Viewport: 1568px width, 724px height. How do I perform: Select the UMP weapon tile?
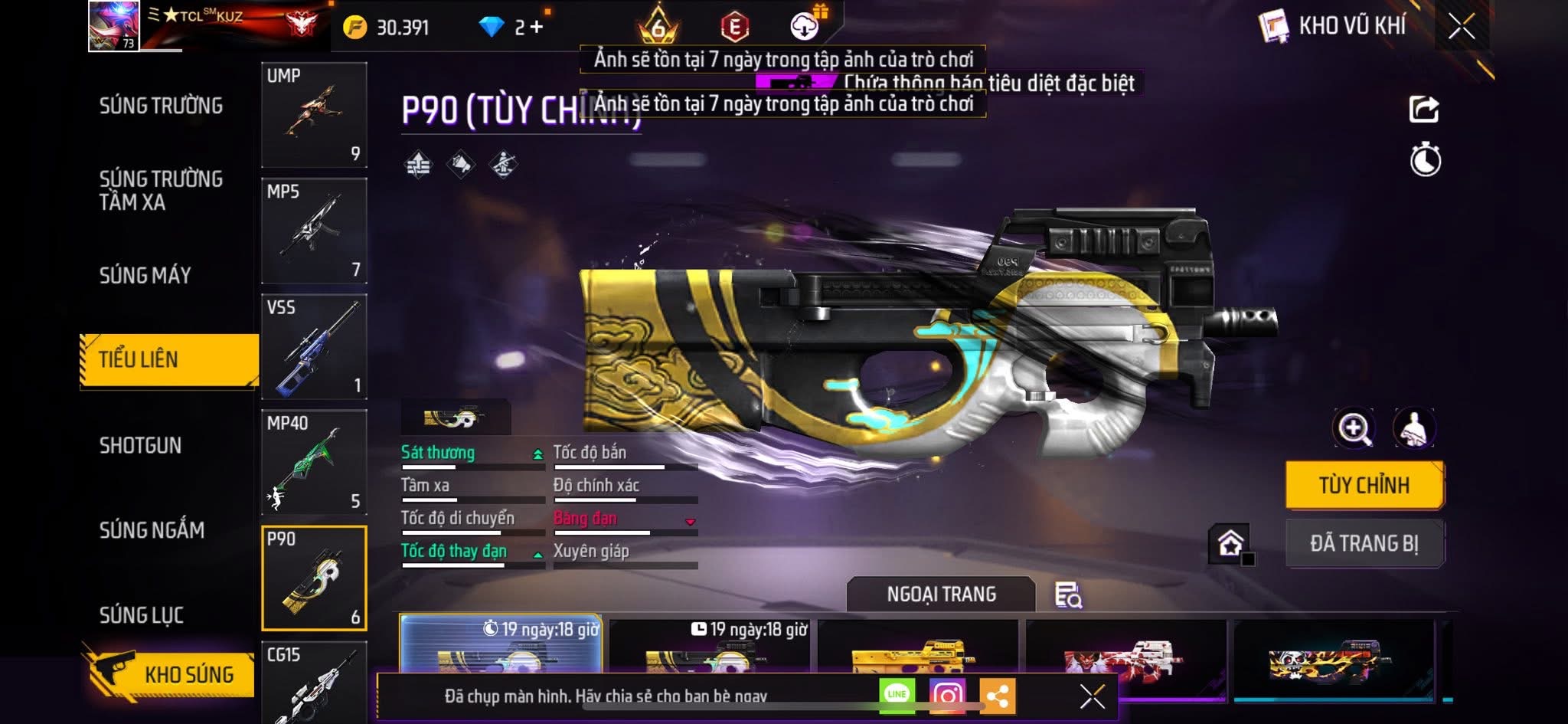(x=314, y=115)
